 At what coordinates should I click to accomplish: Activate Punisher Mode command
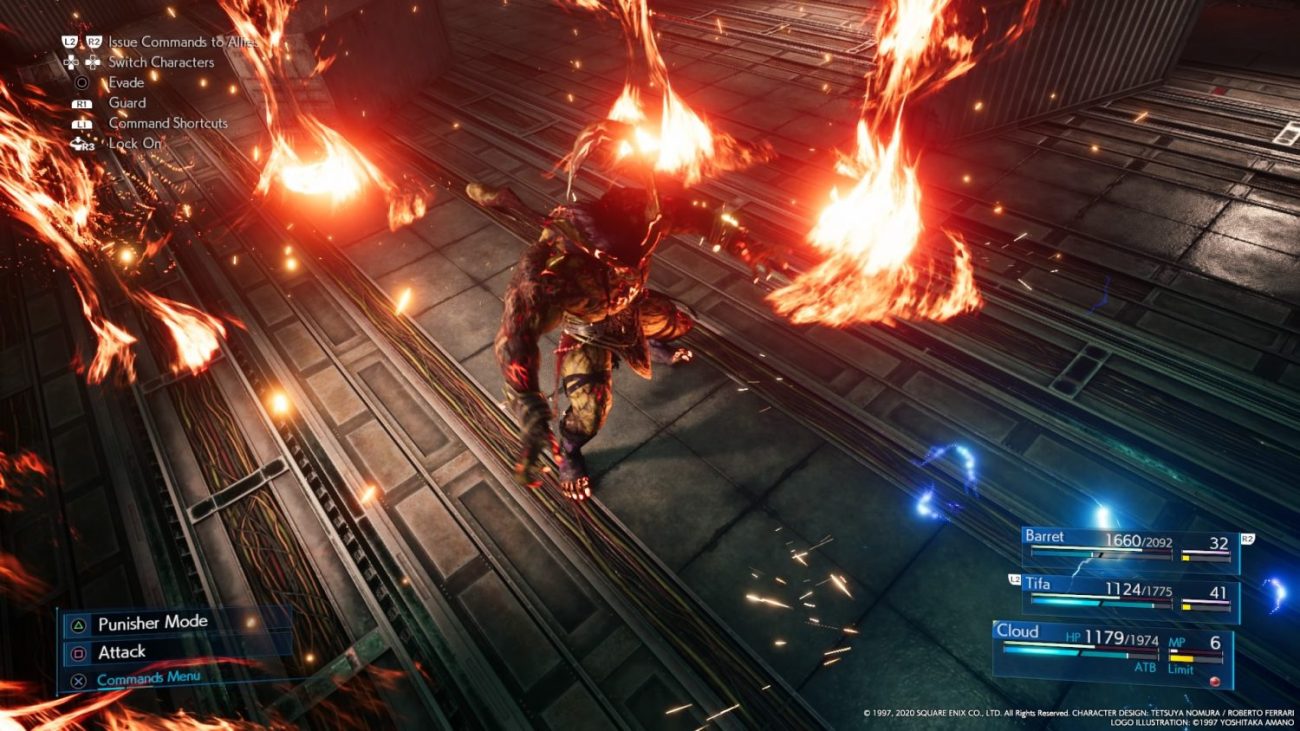(152, 624)
